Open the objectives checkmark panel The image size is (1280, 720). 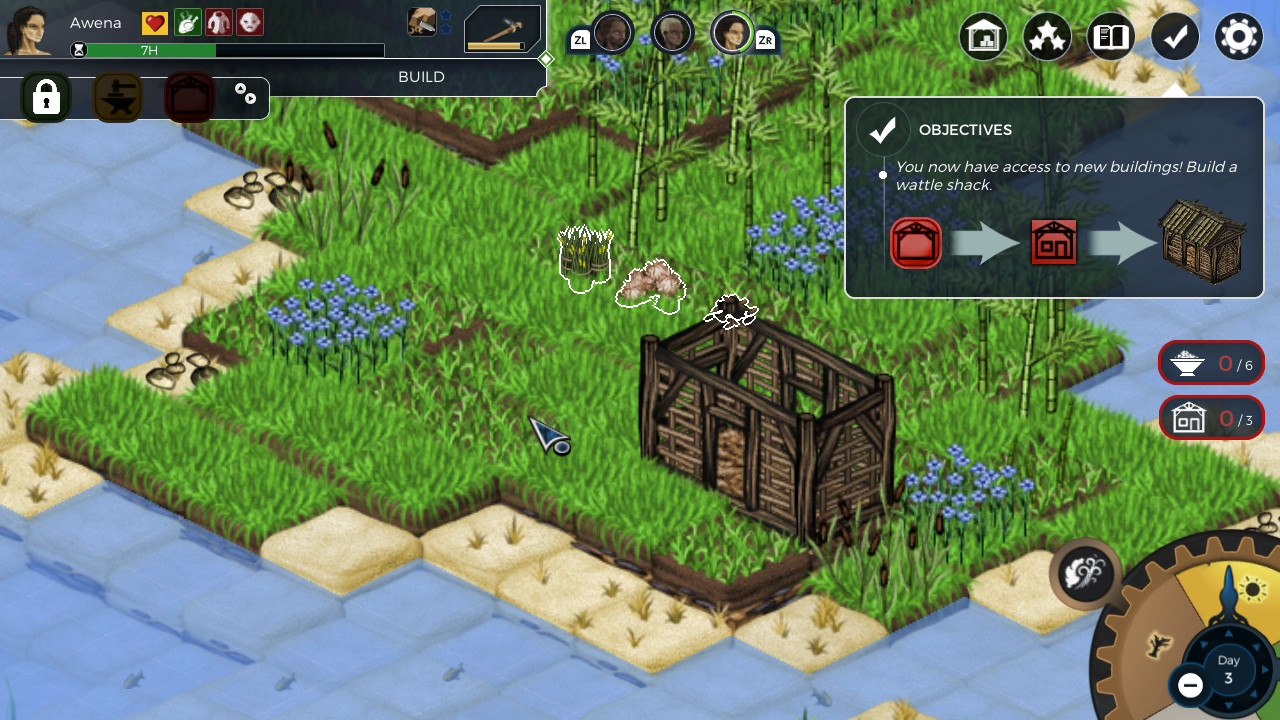pyautogui.click(x=1175, y=36)
